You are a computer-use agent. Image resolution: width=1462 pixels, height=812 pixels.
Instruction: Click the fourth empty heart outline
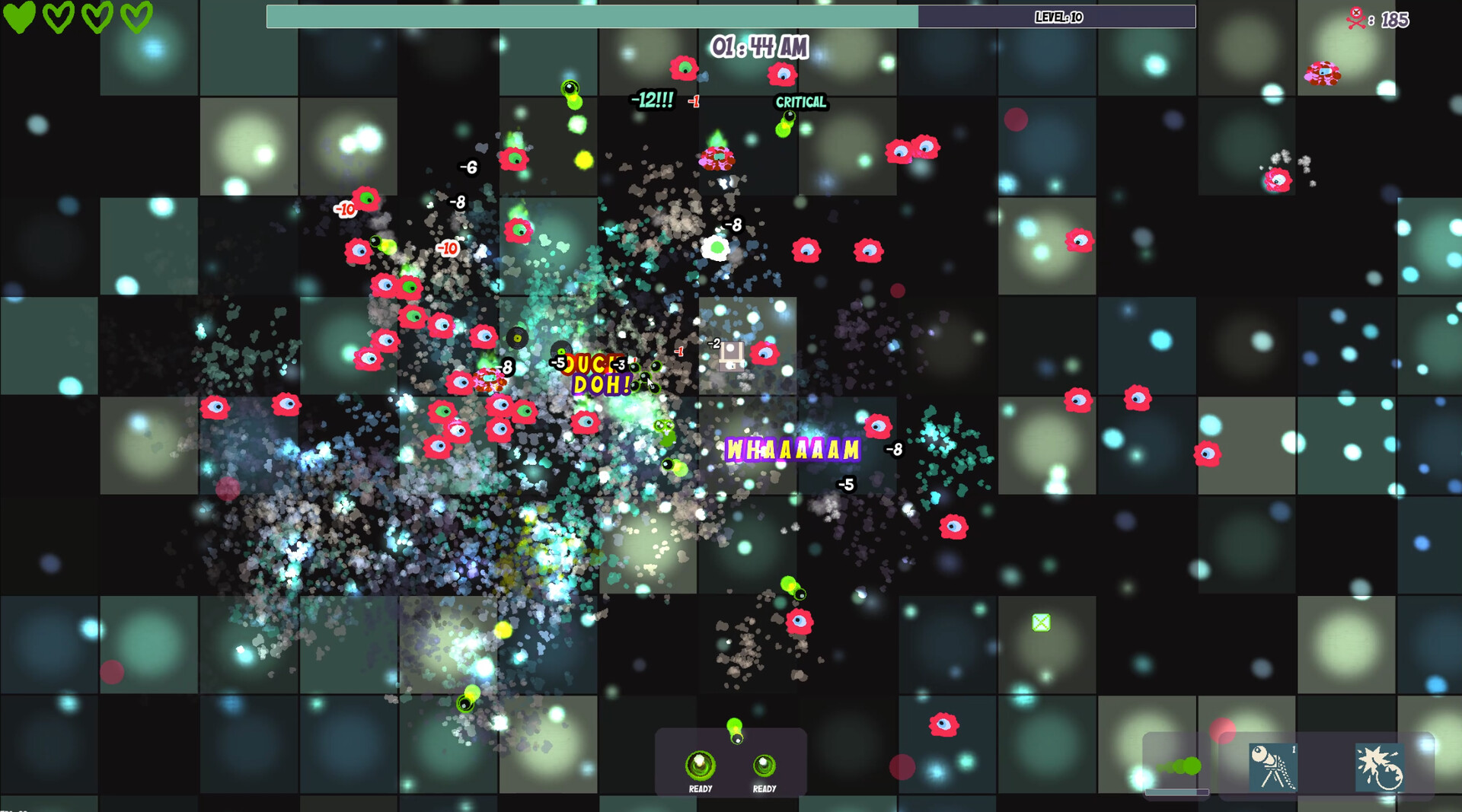pos(136,17)
